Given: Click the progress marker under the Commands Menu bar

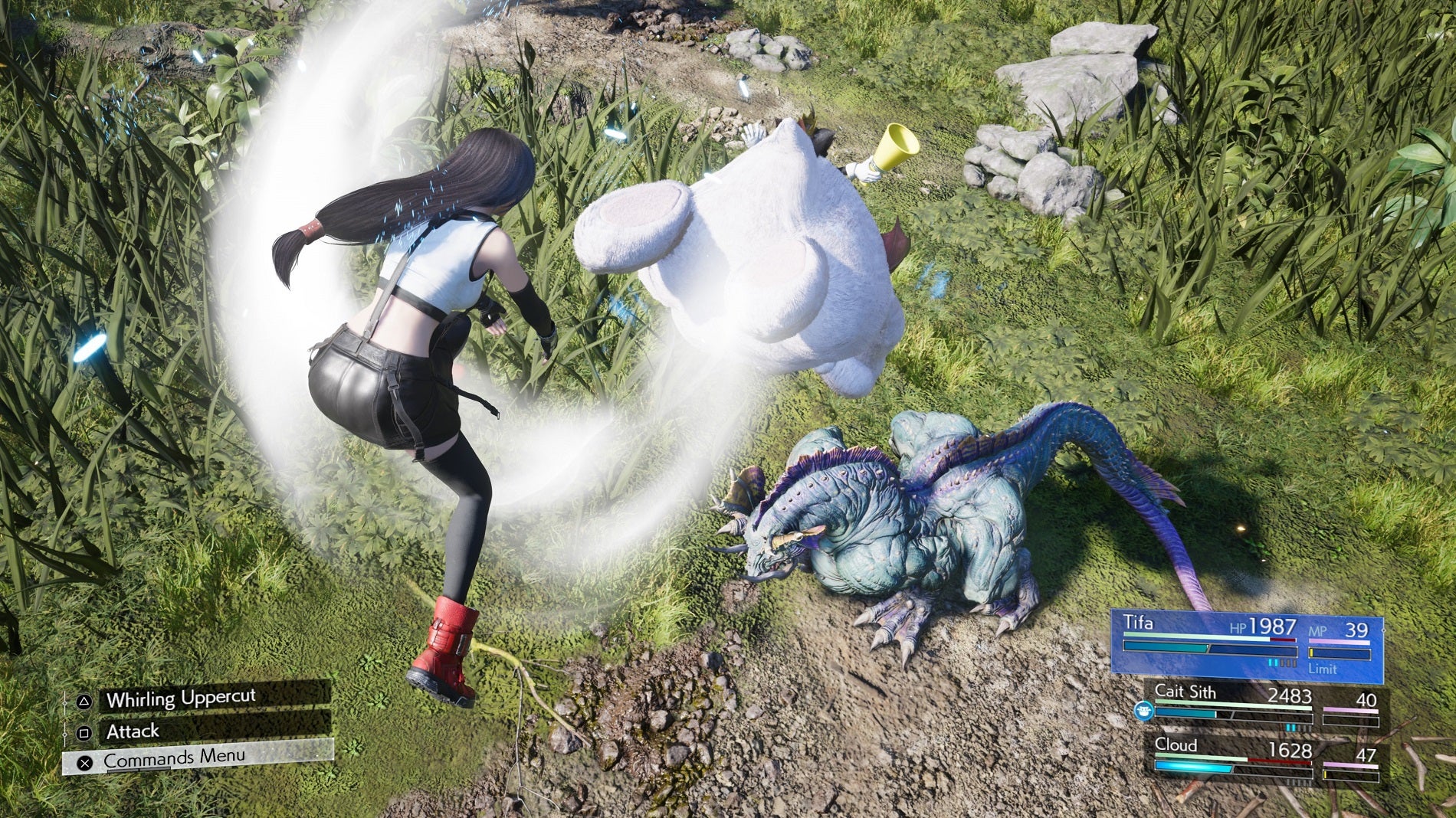Looking at the screenshot, I should [139, 768].
